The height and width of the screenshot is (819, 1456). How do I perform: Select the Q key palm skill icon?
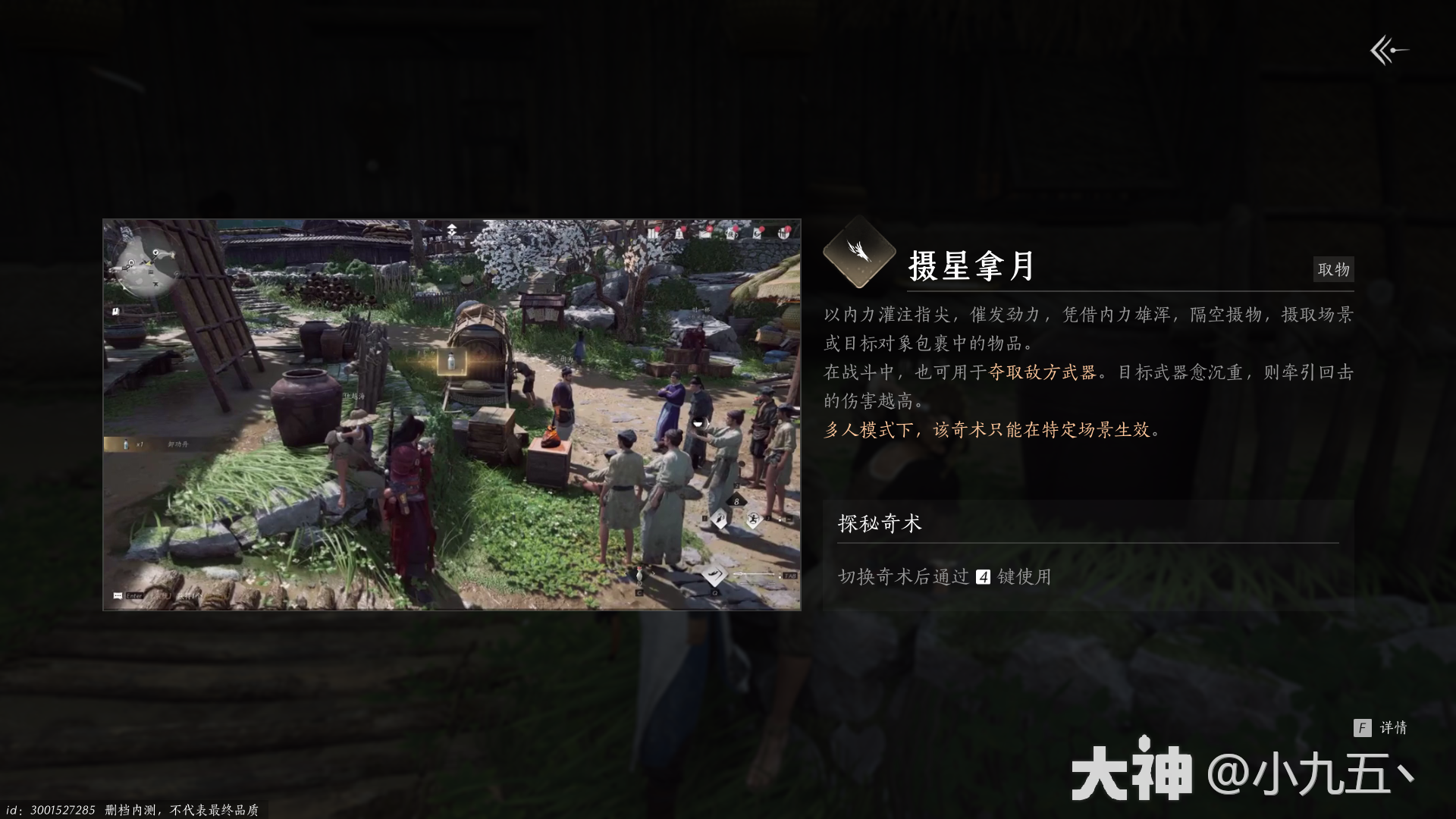tap(715, 574)
